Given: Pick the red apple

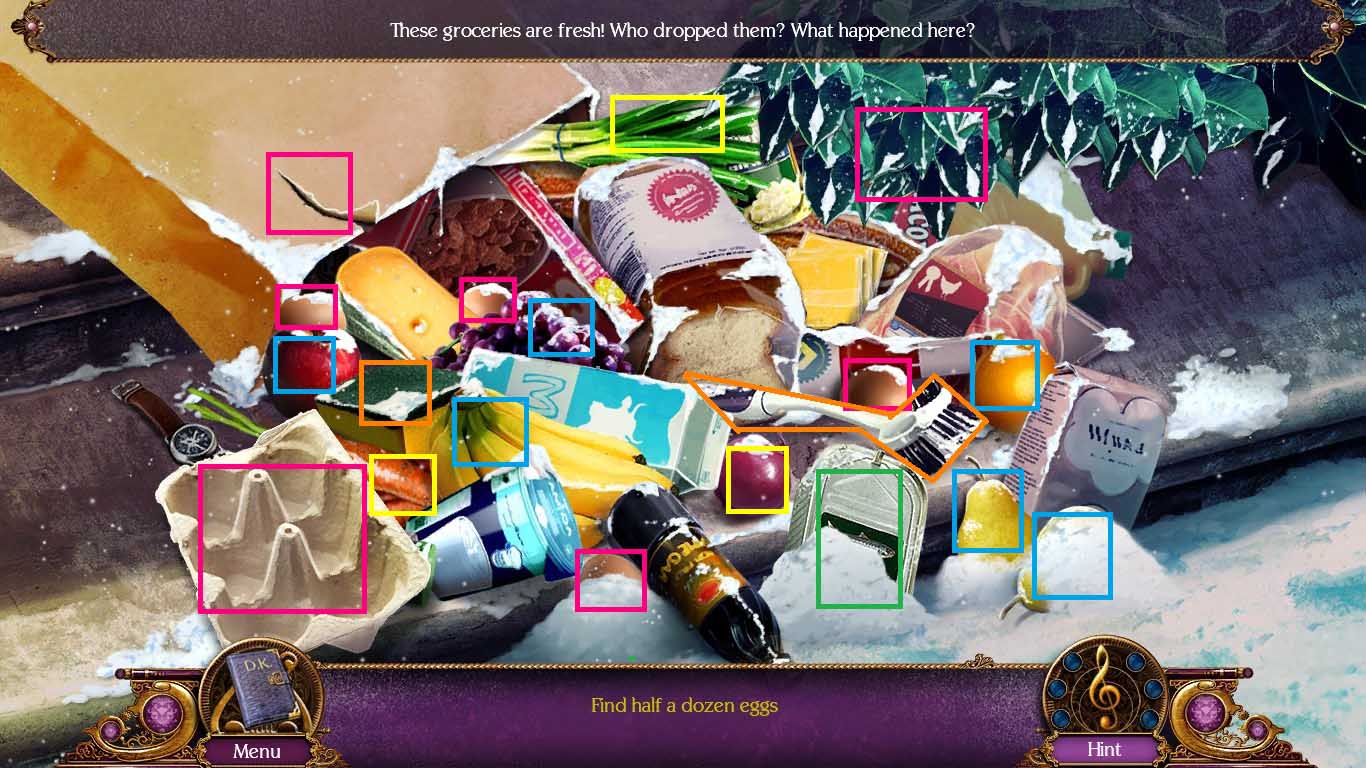Looking at the screenshot, I should [305, 368].
